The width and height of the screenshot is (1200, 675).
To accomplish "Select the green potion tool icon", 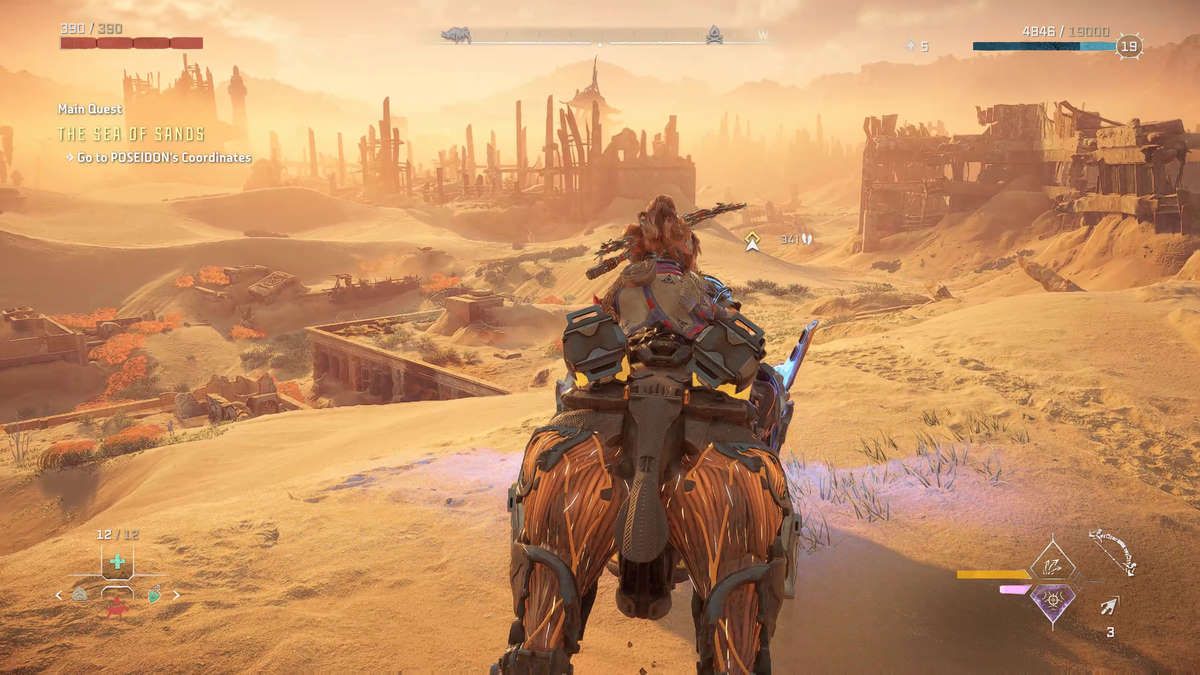I will [x=154, y=595].
